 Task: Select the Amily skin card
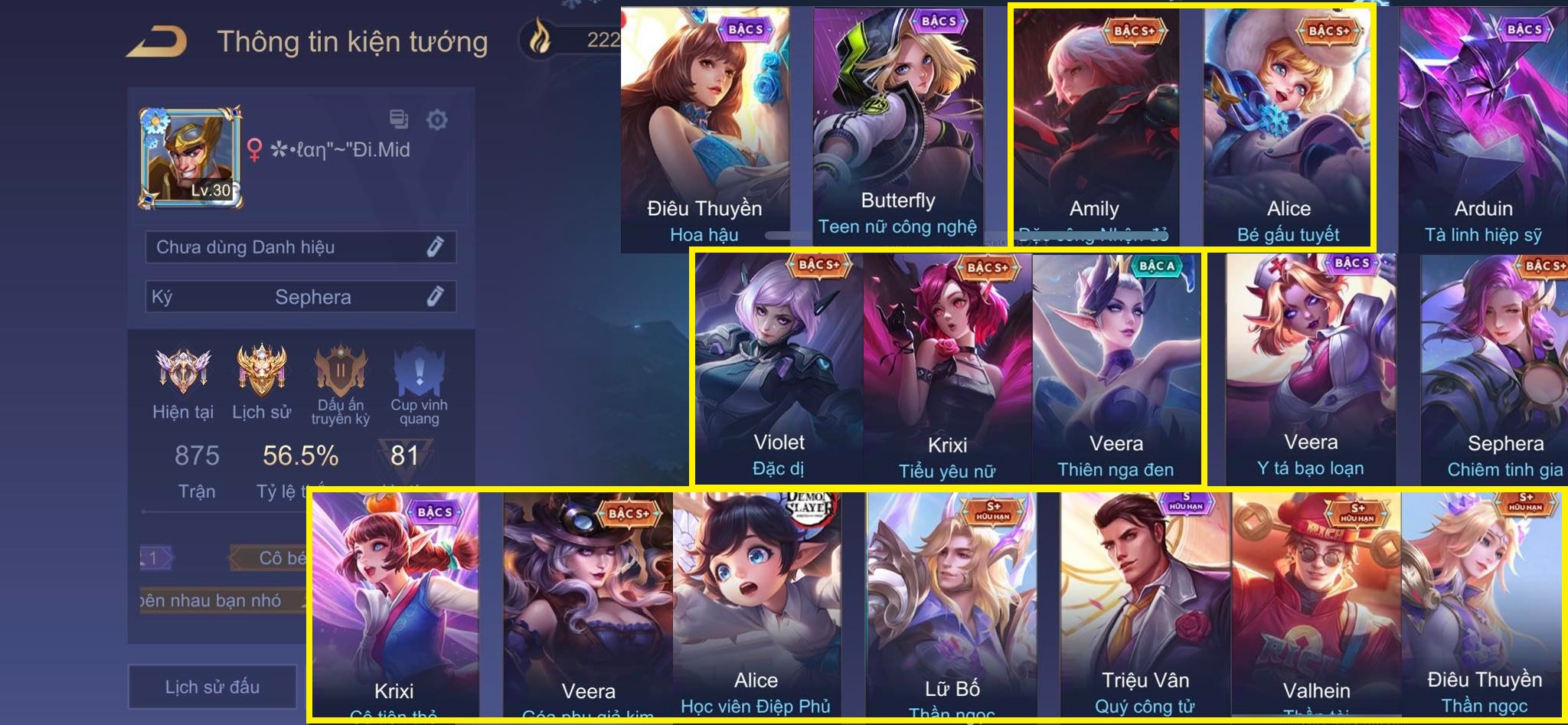pyautogui.click(x=1095, y=130)
